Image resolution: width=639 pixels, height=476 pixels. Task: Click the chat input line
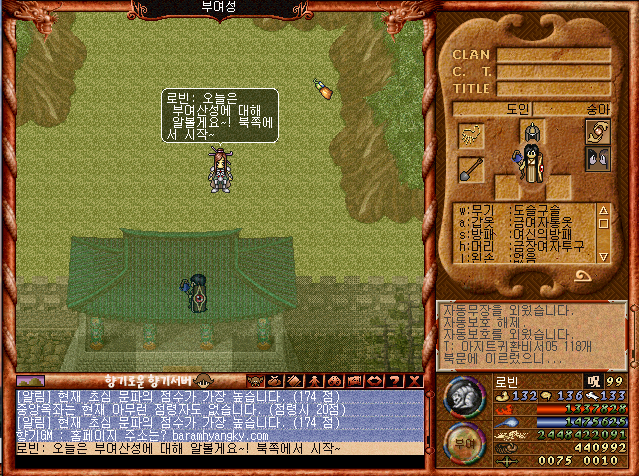click(212, 448)
